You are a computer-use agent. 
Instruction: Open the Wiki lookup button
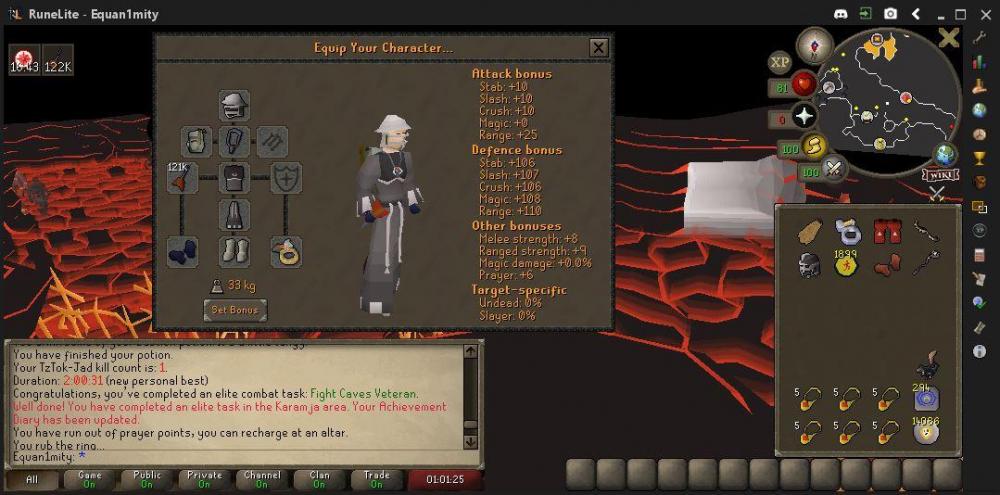(937, 175)
